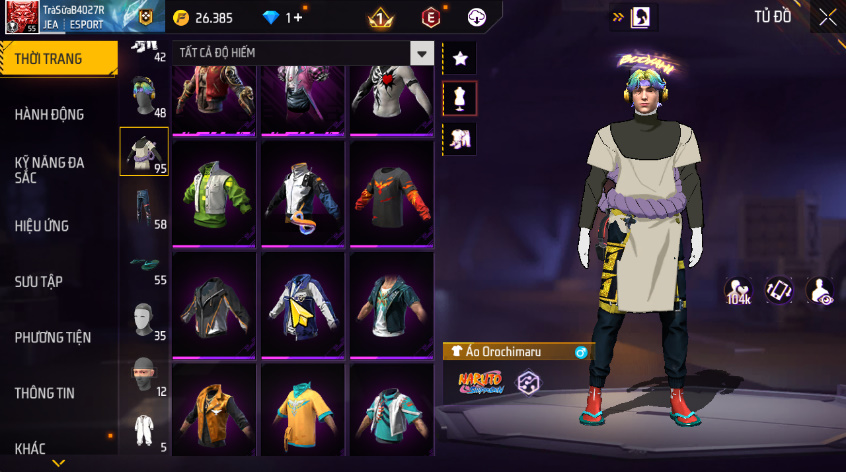The image size is (846, 472).
Task: Pick the green and white jacket
Action: (x=215, y=192)
